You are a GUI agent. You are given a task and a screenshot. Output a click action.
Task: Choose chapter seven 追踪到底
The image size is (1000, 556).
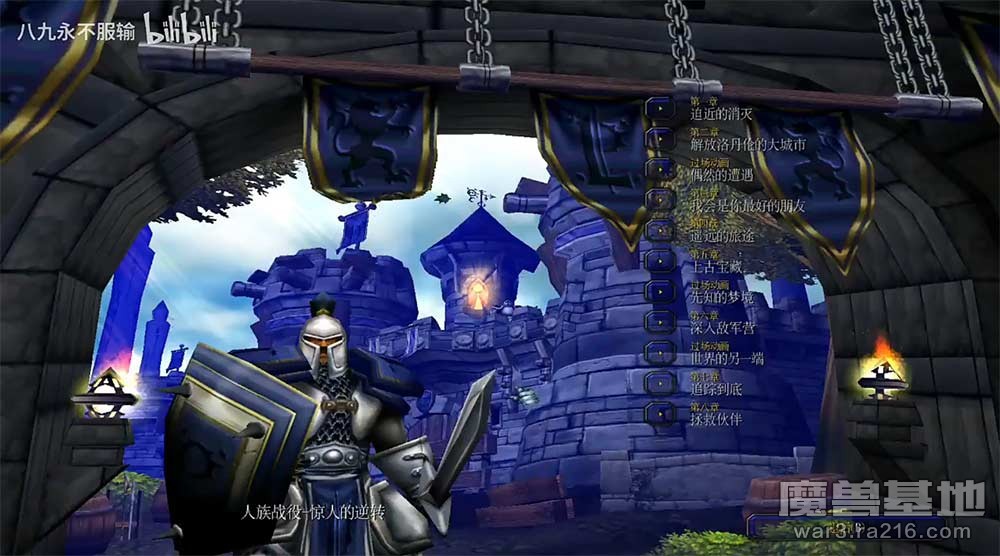click(x=658, y=382)
